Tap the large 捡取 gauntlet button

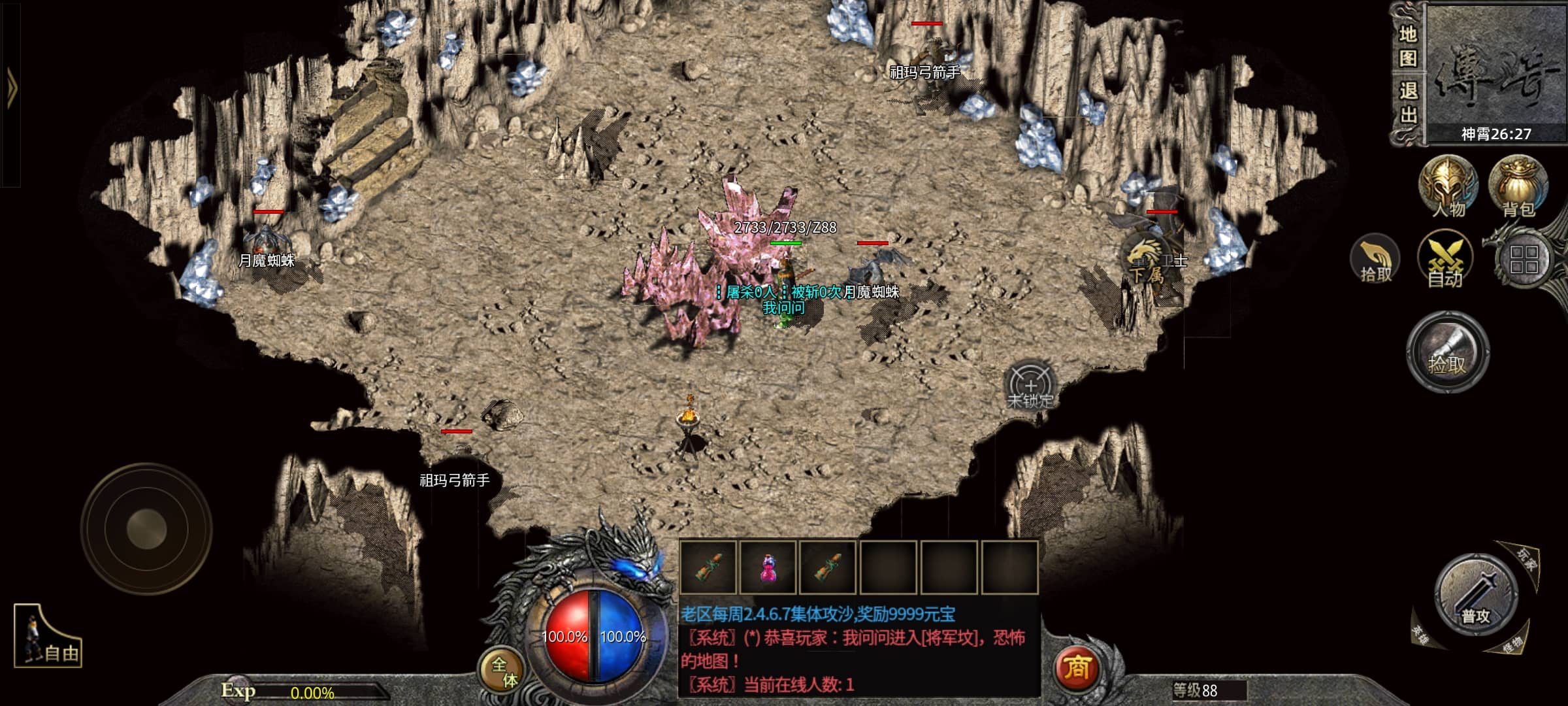pyautogui.click(x=1448, y=353)
